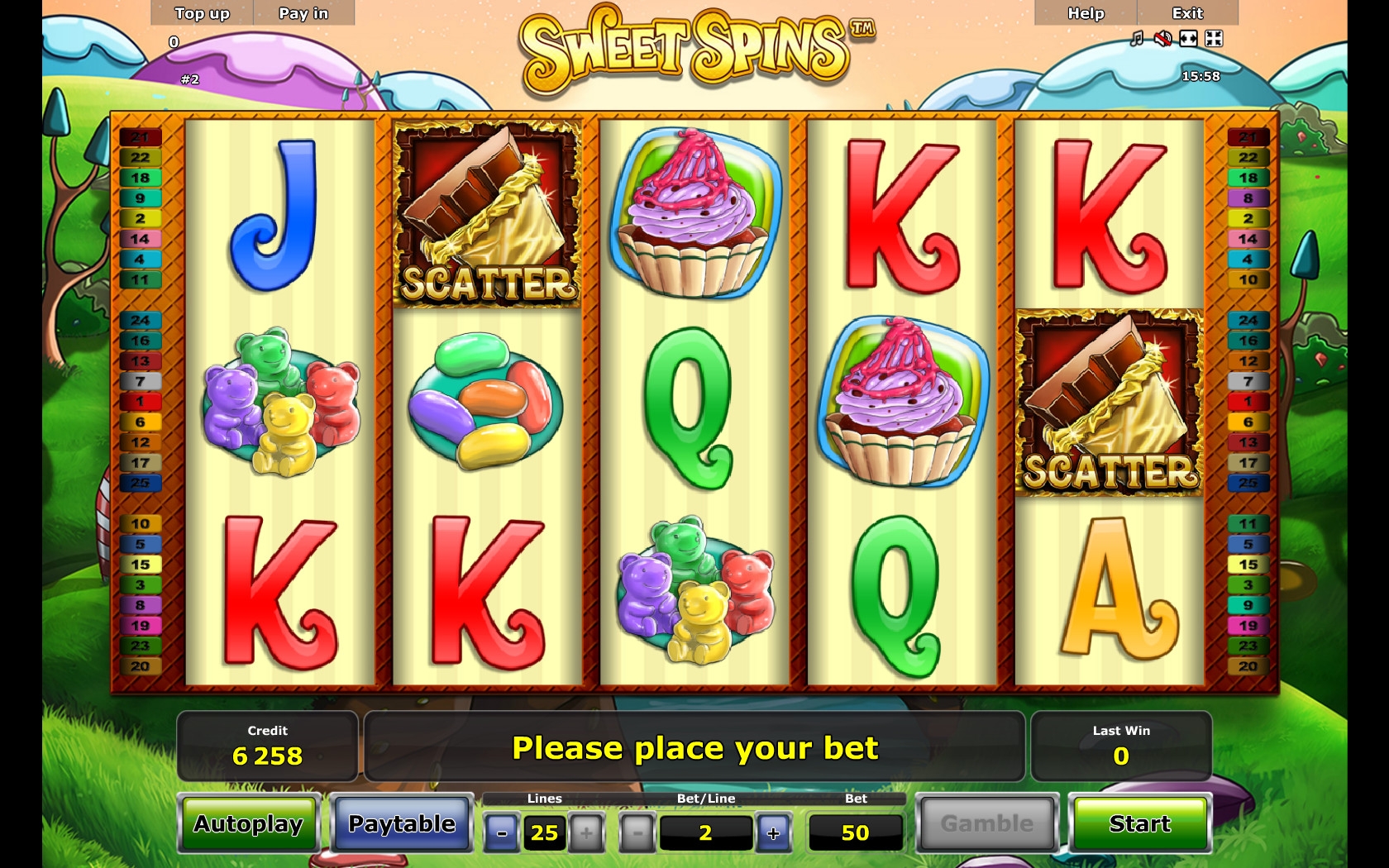Decrease the number of Lines
This screenshot has height=868, width=1389.
point(502,832)
